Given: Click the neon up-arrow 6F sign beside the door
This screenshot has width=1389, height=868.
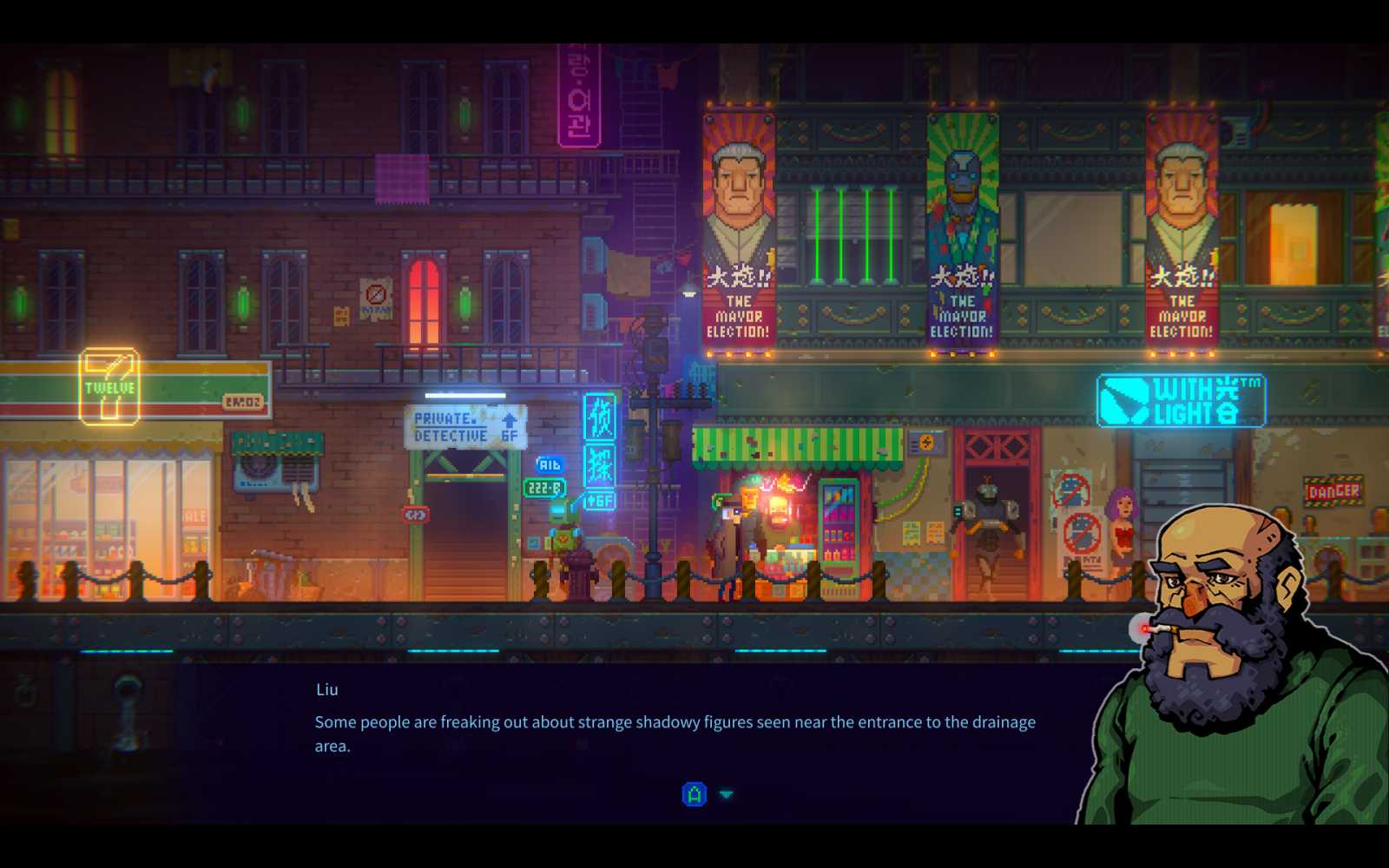Looking at the screenshot, I should pyautogui.click(x=599, y=500).
